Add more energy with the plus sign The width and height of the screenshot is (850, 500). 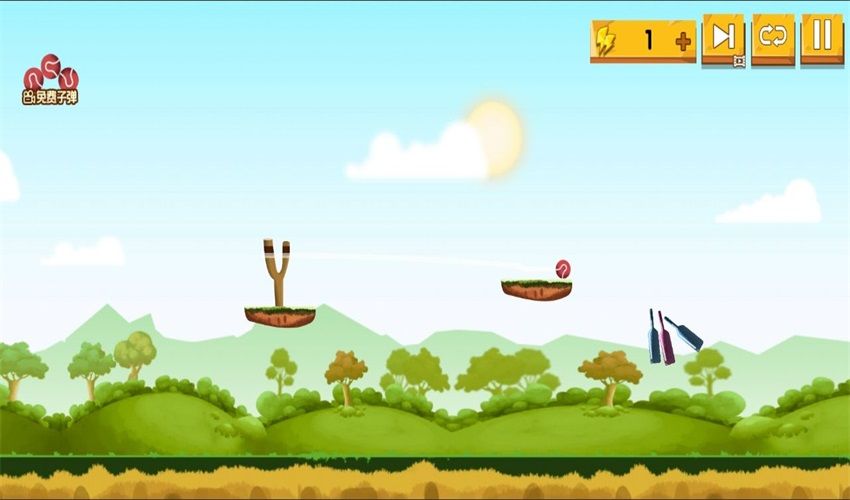(x=683, y=42)
